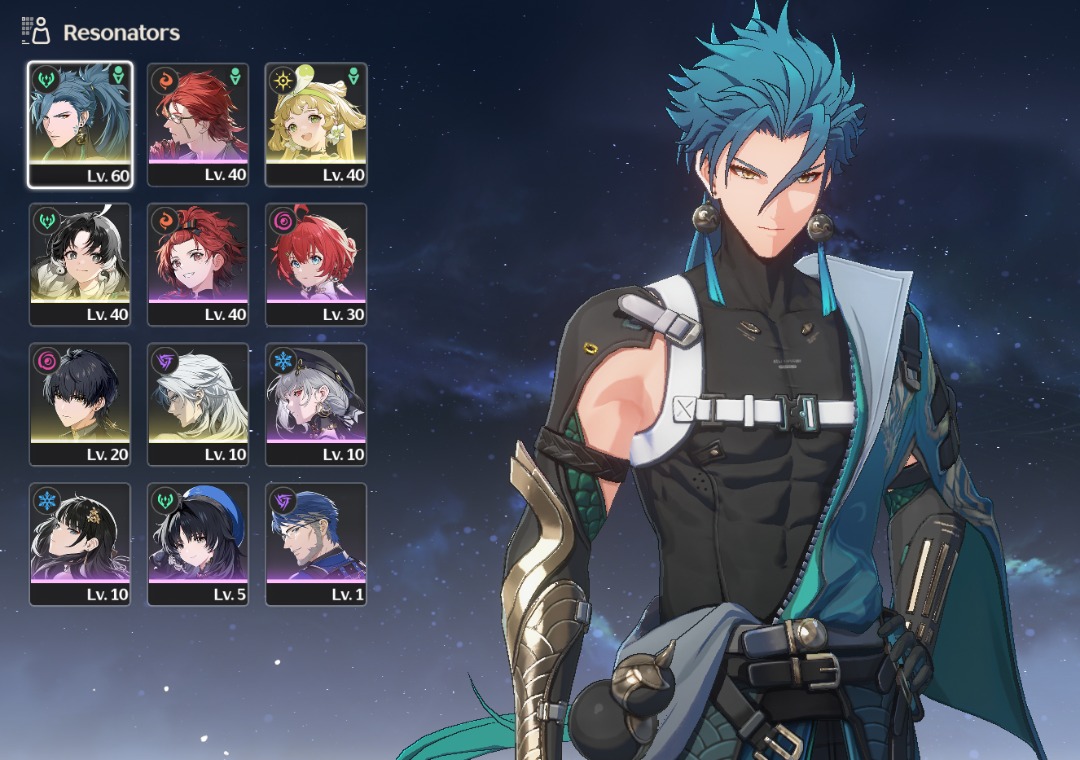Select the grinning red-ponytail Lv. 40 resonator

click(198, 264)
